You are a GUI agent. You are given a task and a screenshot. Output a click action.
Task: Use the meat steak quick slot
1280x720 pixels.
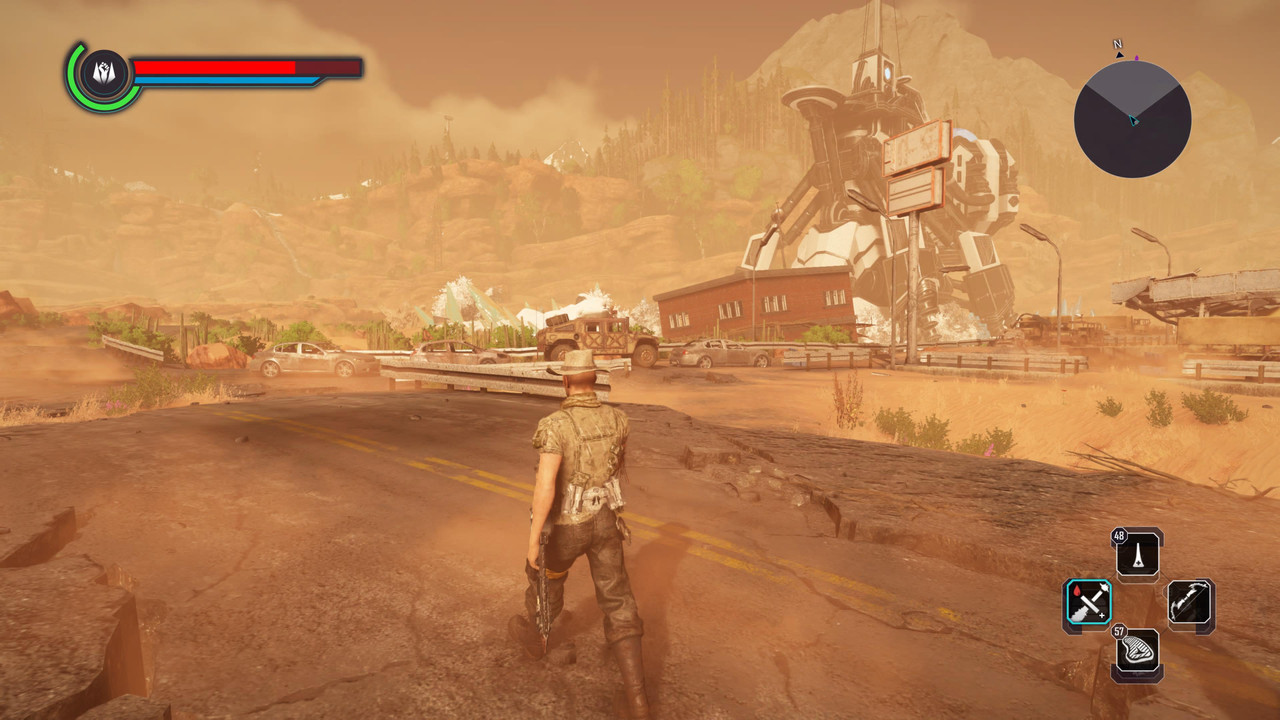pos(1139,652)
